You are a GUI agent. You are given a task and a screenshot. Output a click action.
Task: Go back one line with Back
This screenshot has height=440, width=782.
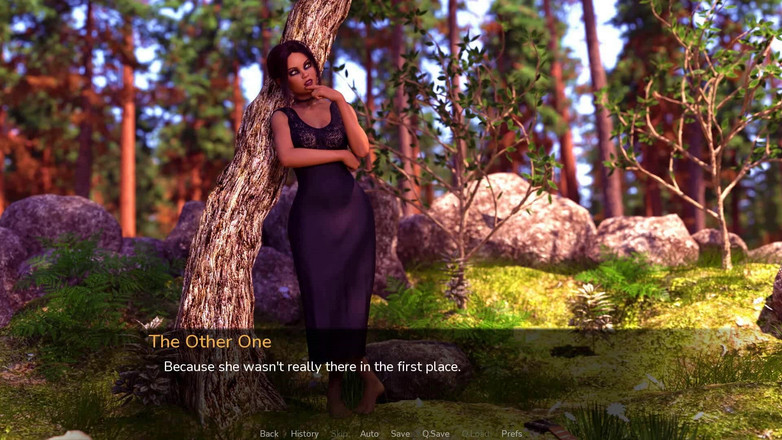pos(269,434)
